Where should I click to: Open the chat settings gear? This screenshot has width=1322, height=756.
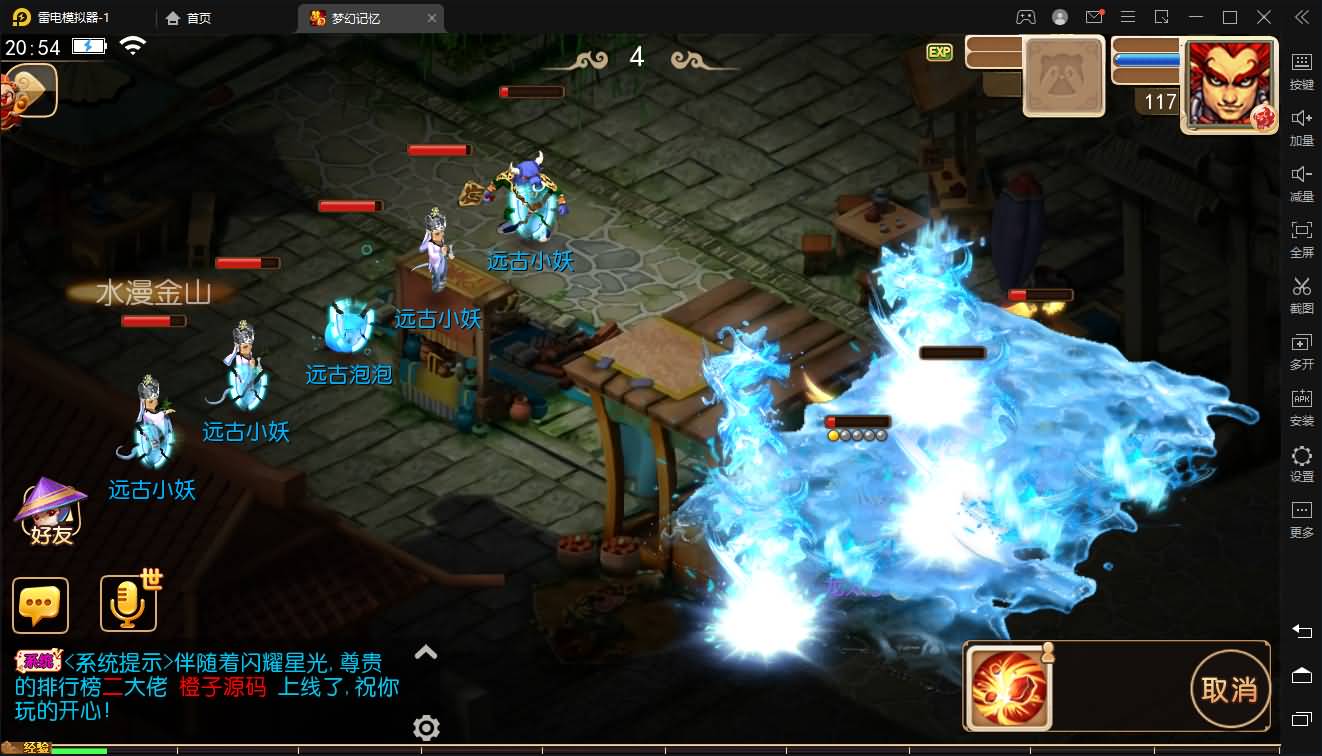(427, 727)
